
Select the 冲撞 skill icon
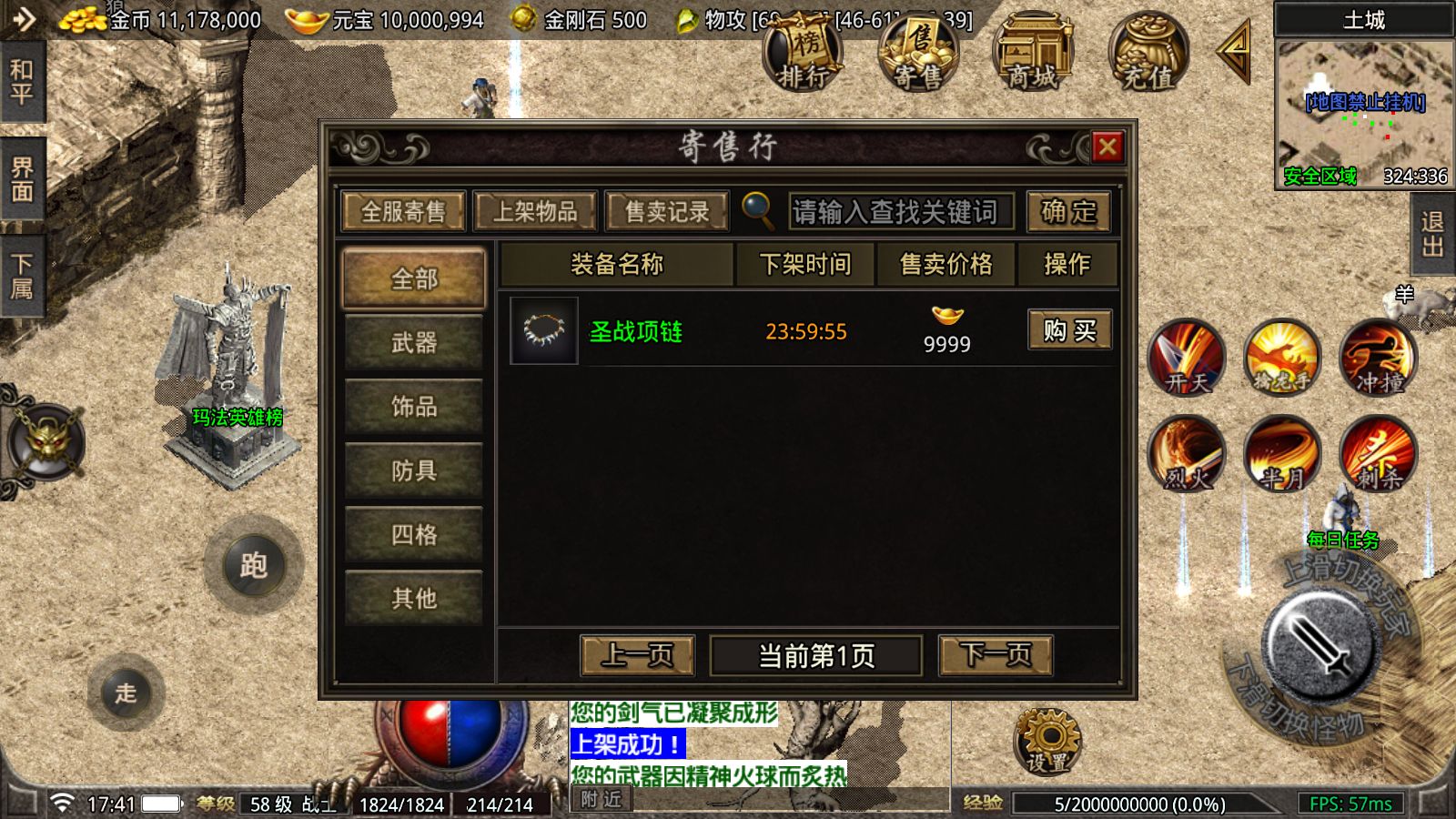click(x=1376, y=359)
